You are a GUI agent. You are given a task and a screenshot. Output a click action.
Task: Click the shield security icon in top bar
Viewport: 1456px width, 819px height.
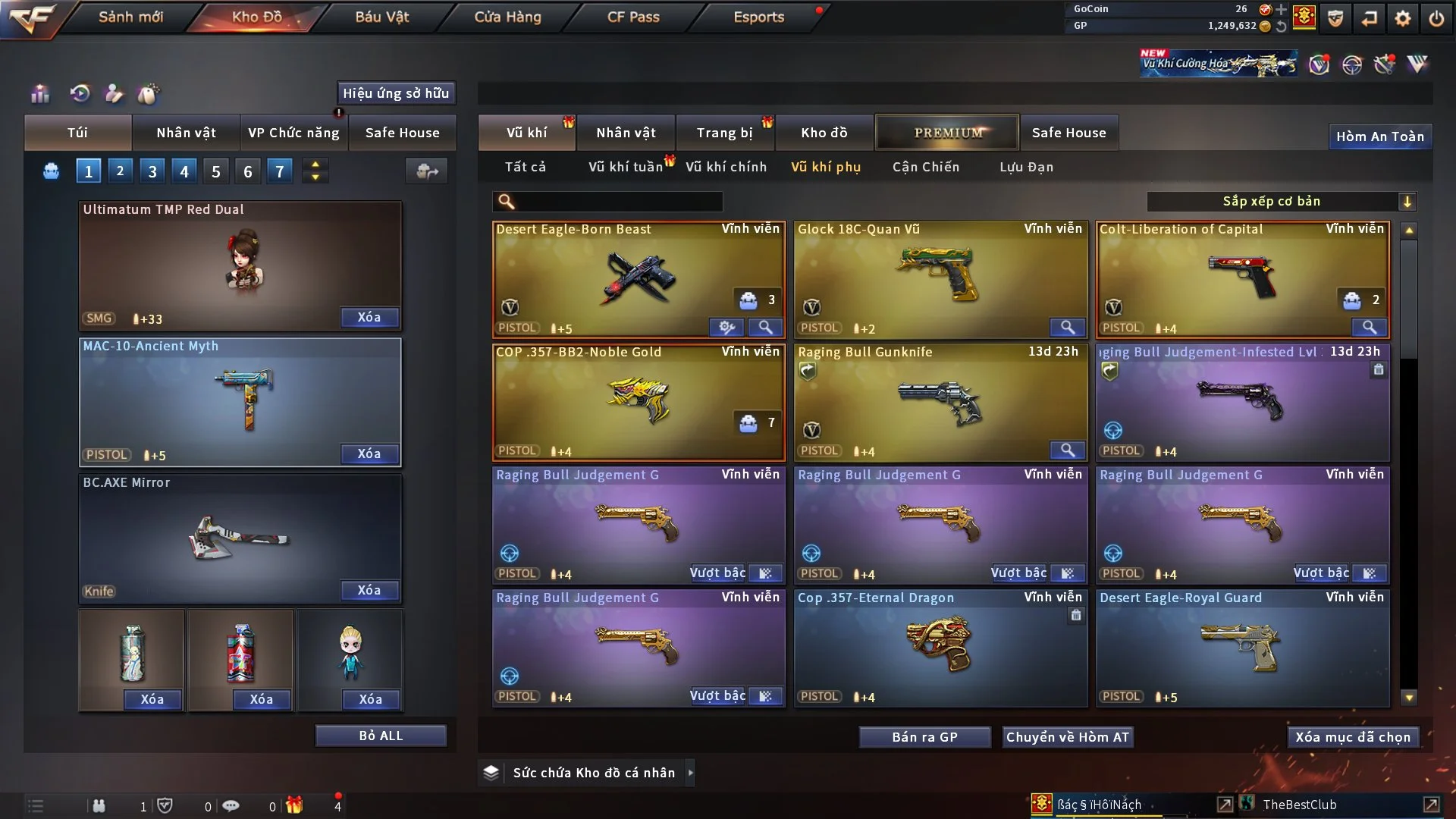pos(1335,17)
